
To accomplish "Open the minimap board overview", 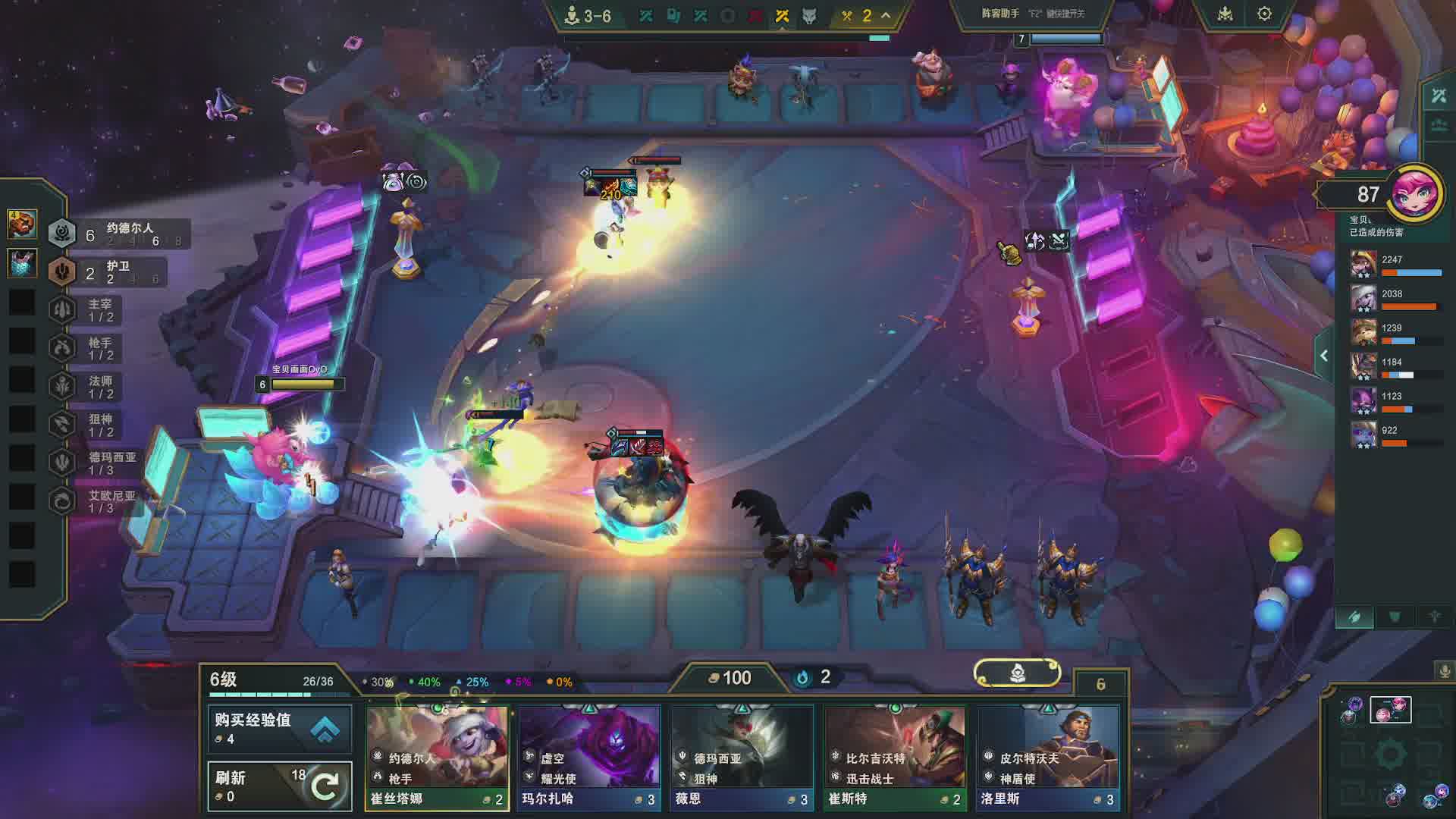I will click(x=1390, y=710).
